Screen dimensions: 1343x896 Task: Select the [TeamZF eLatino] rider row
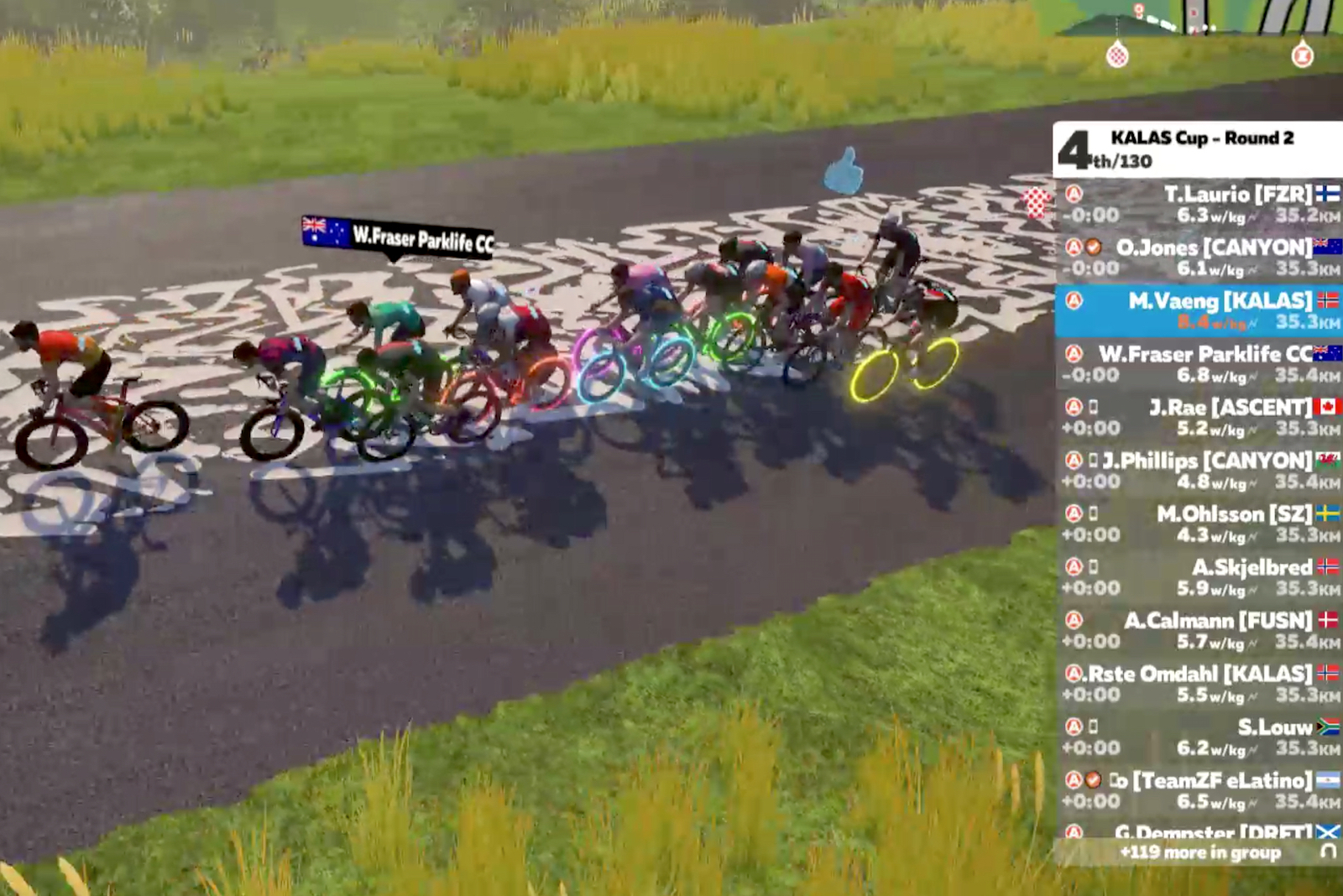(x=1199, y=790)
